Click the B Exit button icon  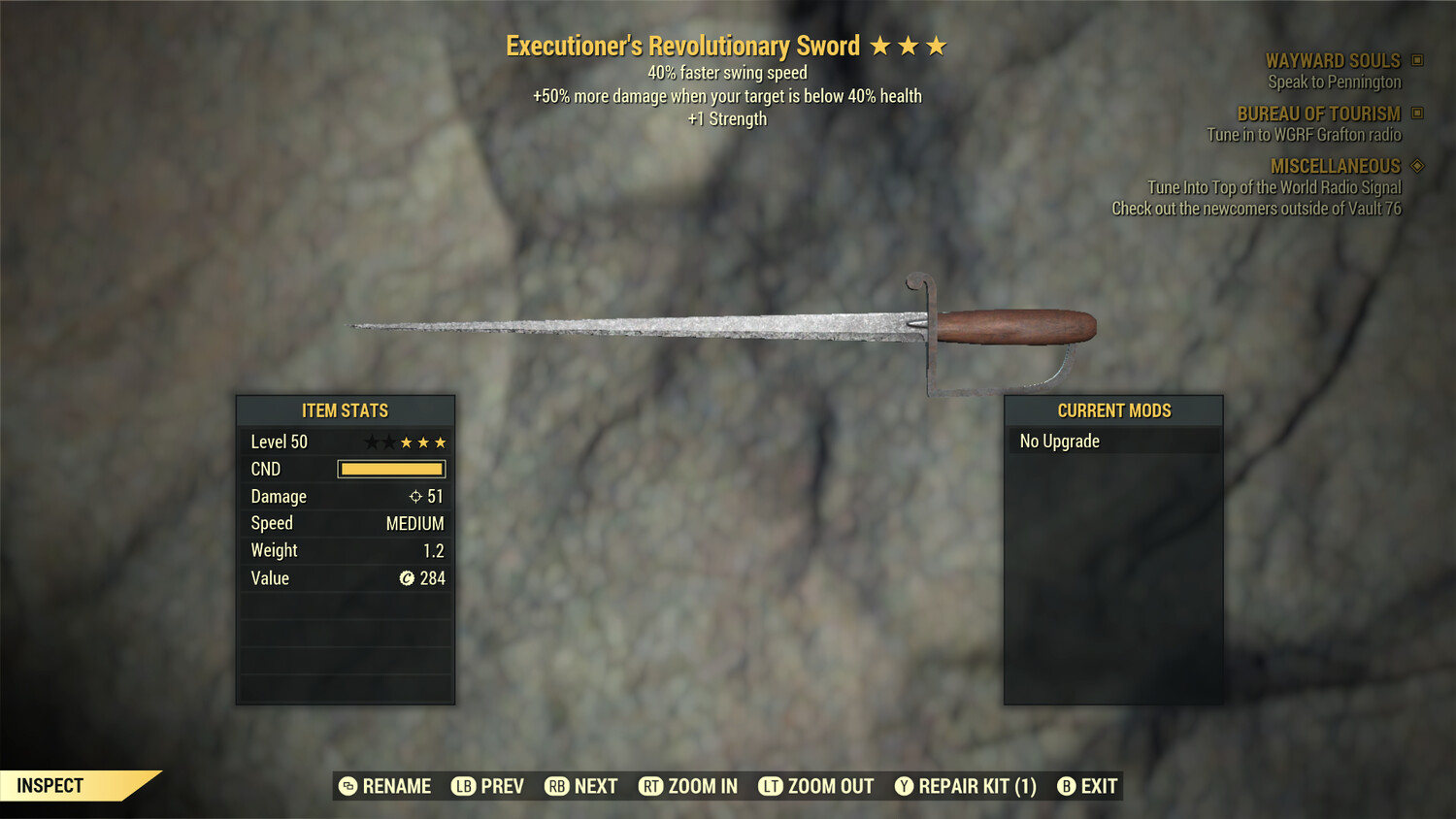tap(1067, 786)
